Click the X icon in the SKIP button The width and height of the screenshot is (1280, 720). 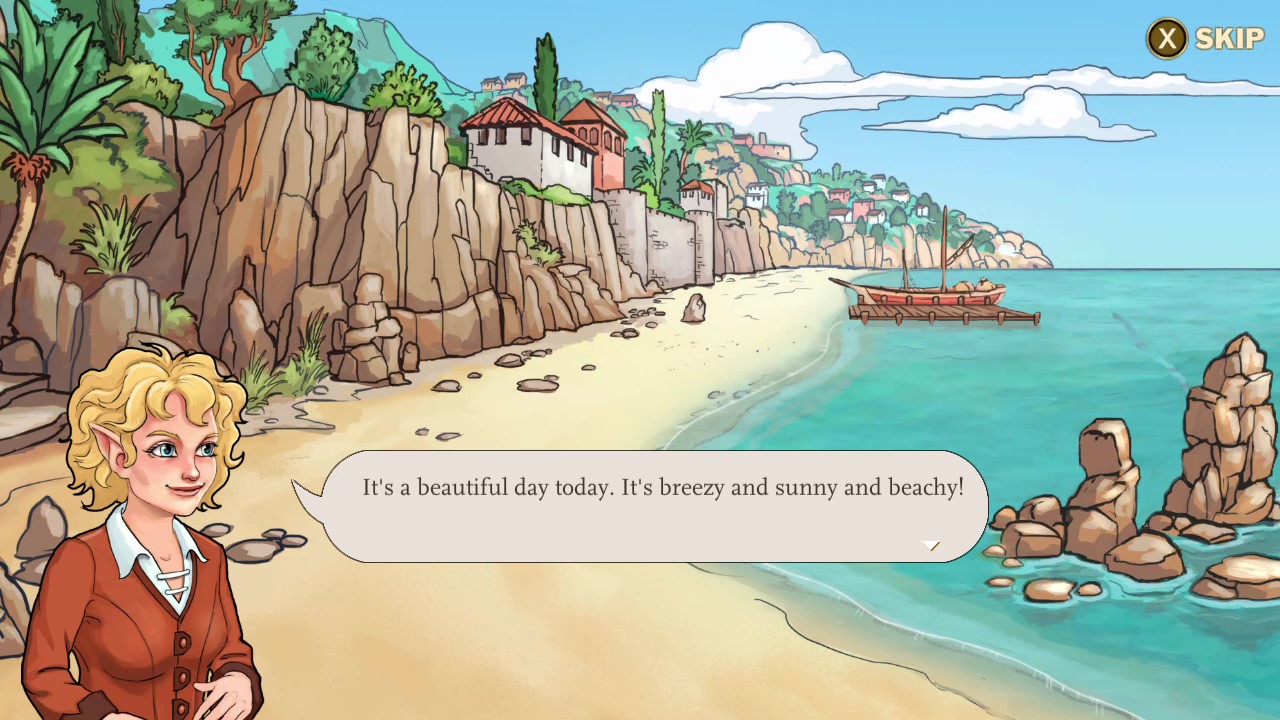[x=1166, y=39]
